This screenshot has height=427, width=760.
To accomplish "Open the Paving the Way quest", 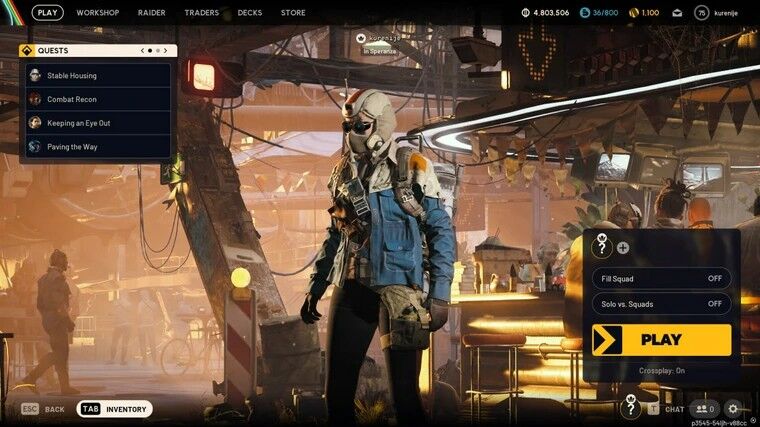I will coord(98,147).
